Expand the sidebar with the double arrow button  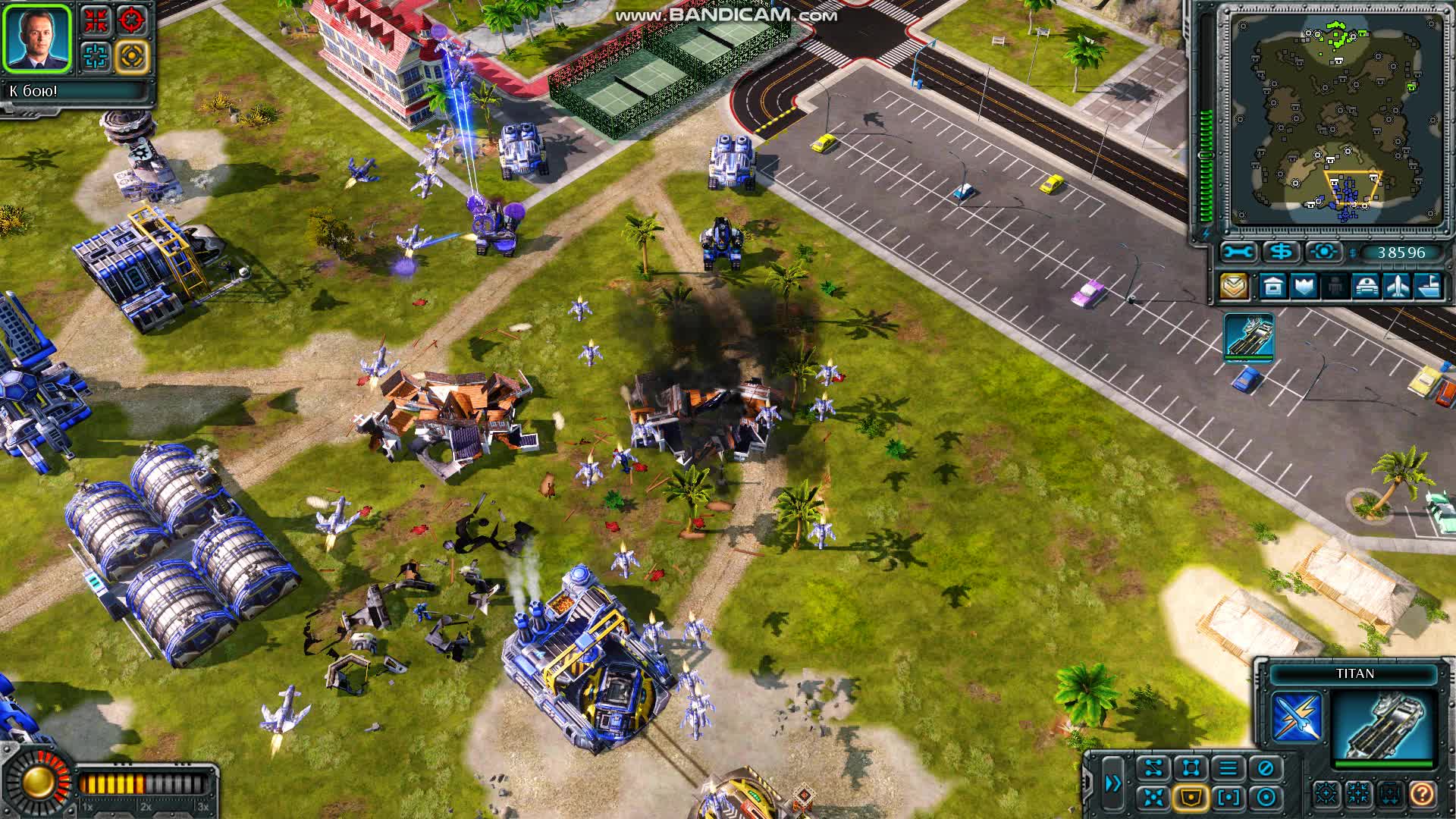(x=1112, y=783)
